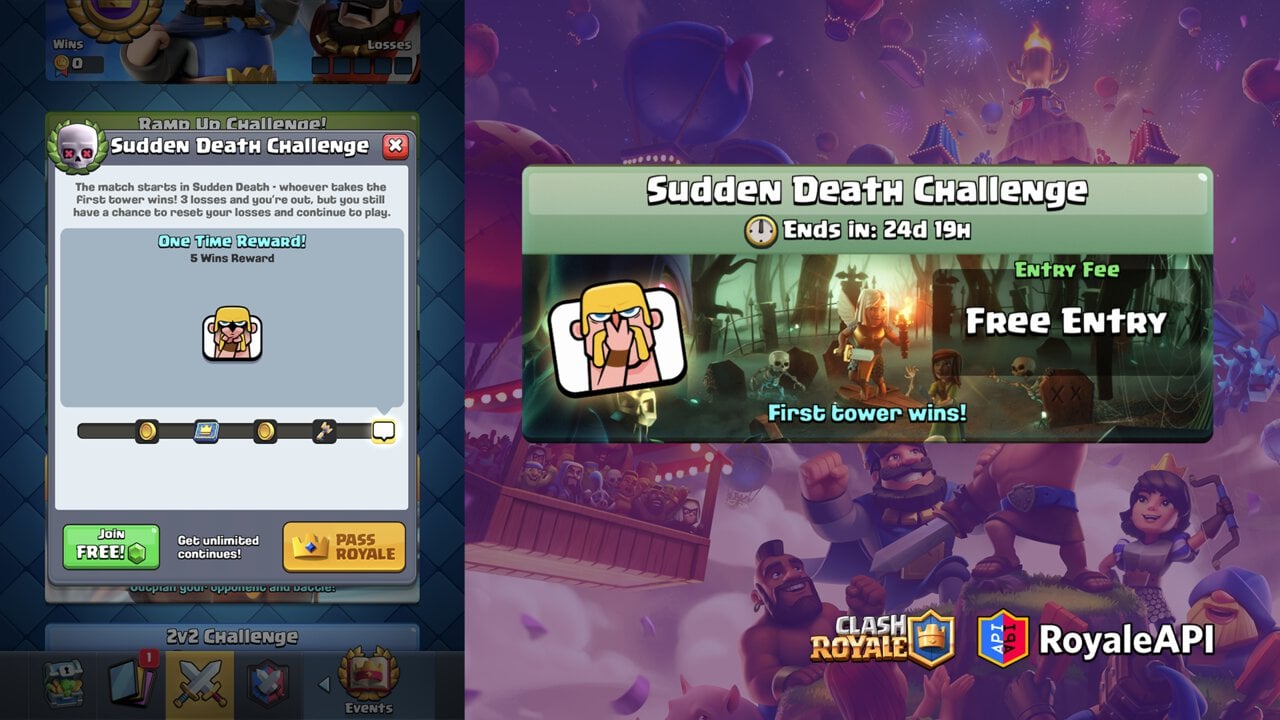Select the crossed swords Battle tab
The image size is (1280, 720).
click(200, 684)
